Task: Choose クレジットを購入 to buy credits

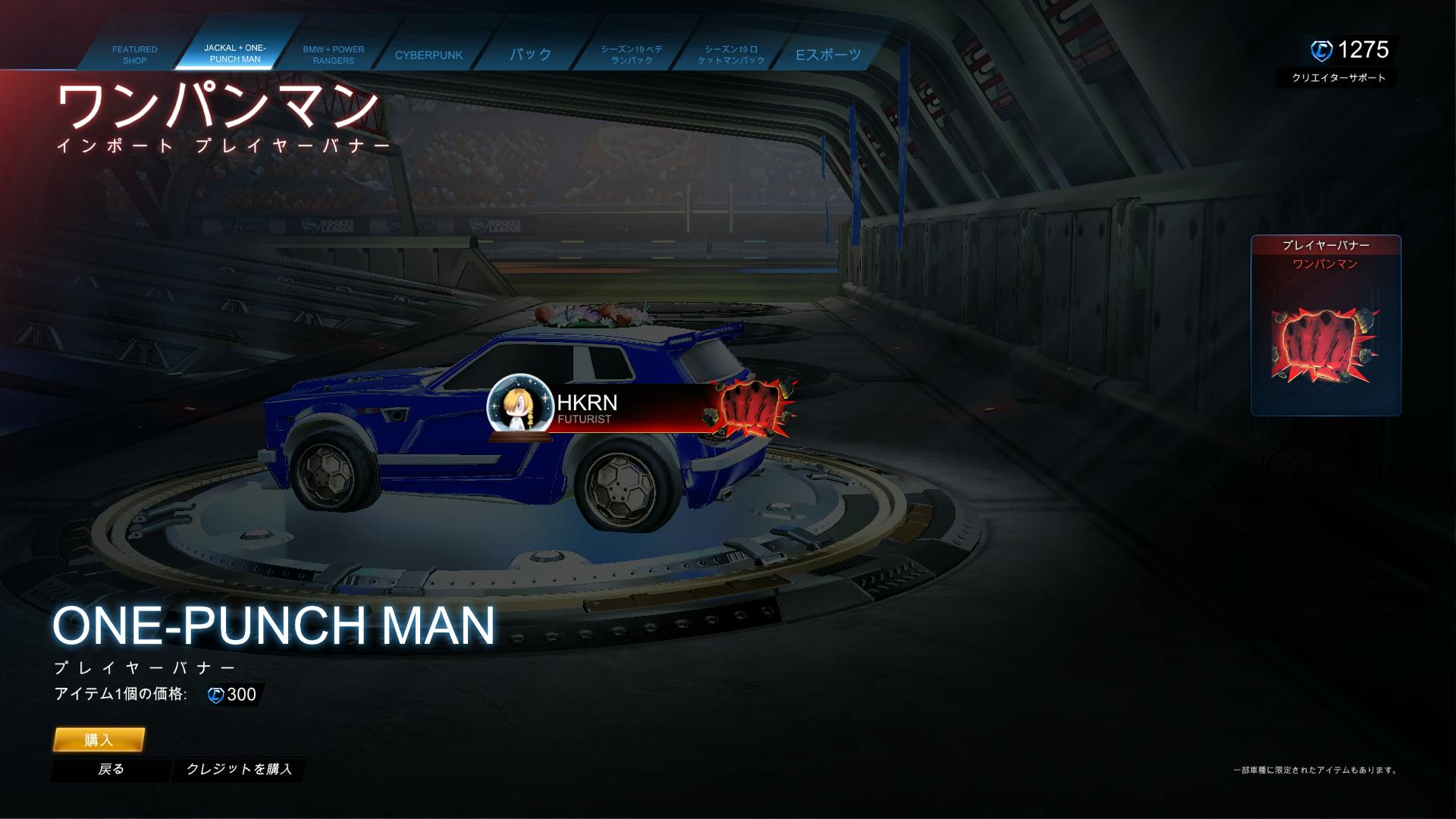Action: [239, 769]
